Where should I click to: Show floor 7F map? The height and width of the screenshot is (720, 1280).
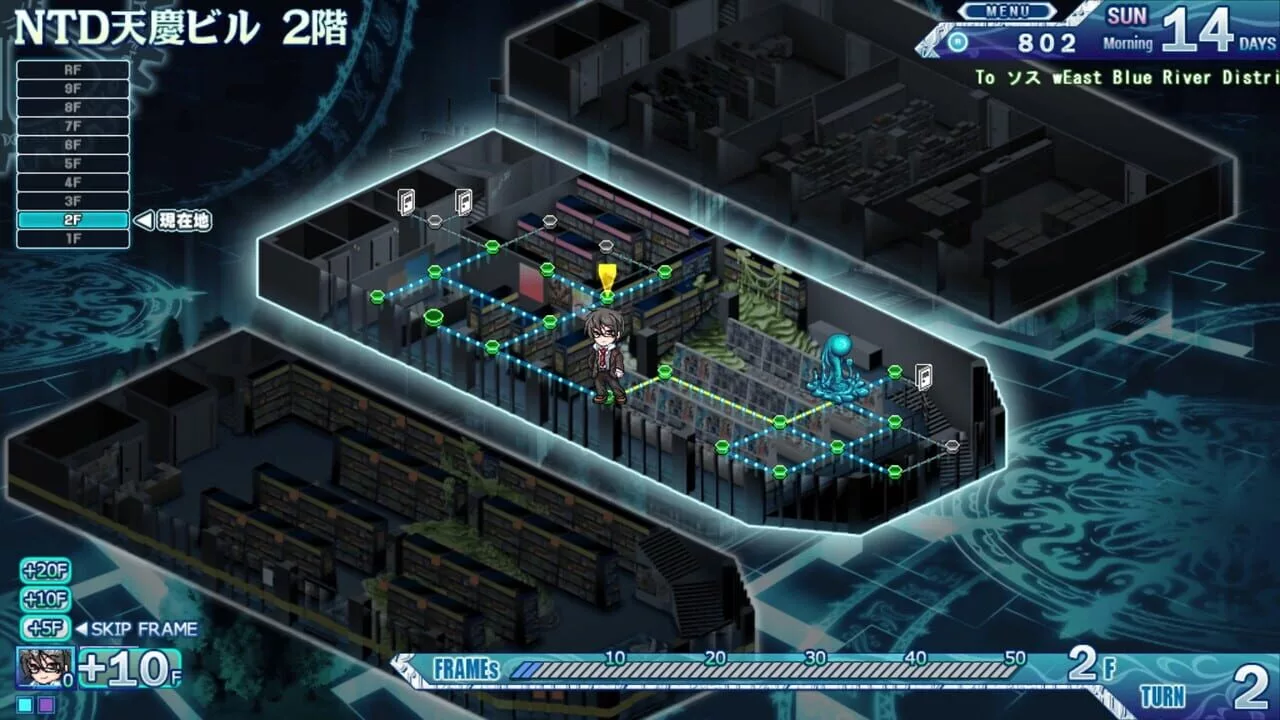tap(73, 126)
